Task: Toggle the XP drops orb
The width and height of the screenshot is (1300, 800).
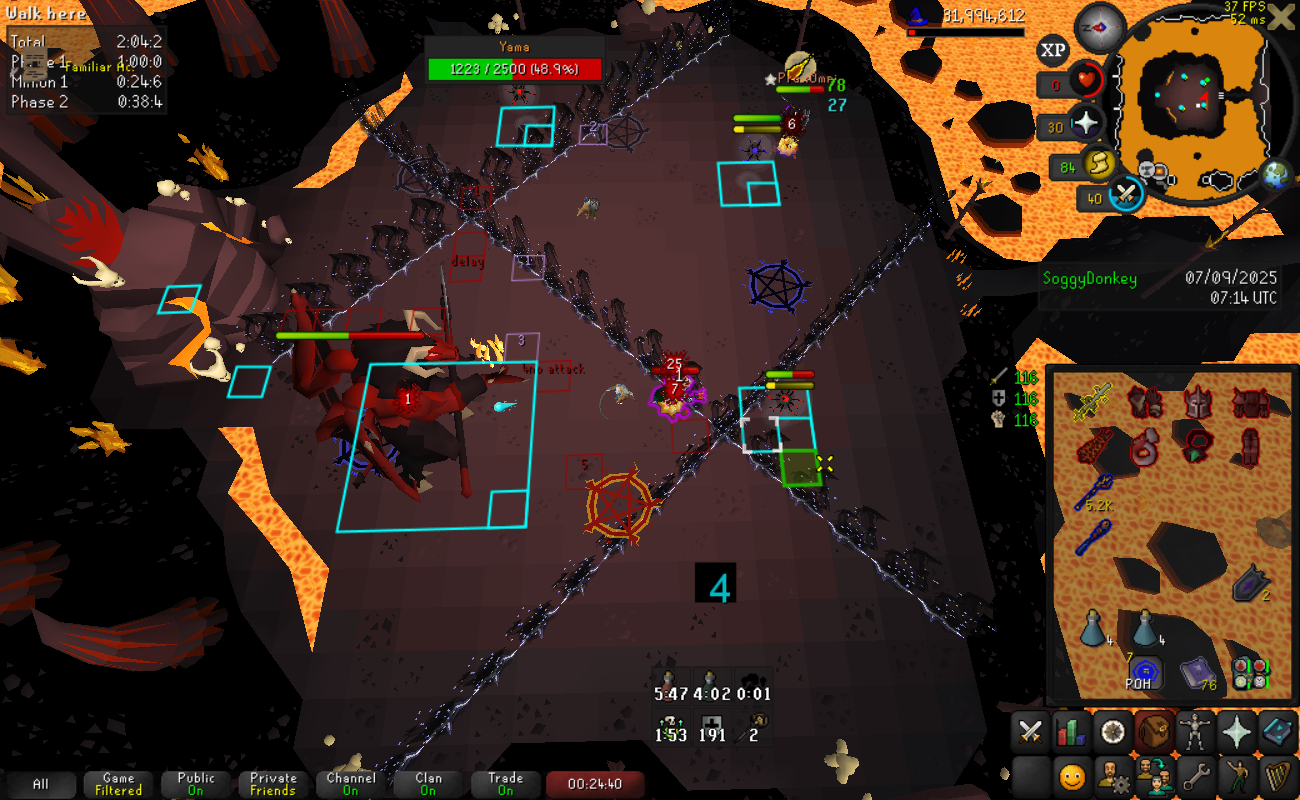Action: click(1052, 49)
